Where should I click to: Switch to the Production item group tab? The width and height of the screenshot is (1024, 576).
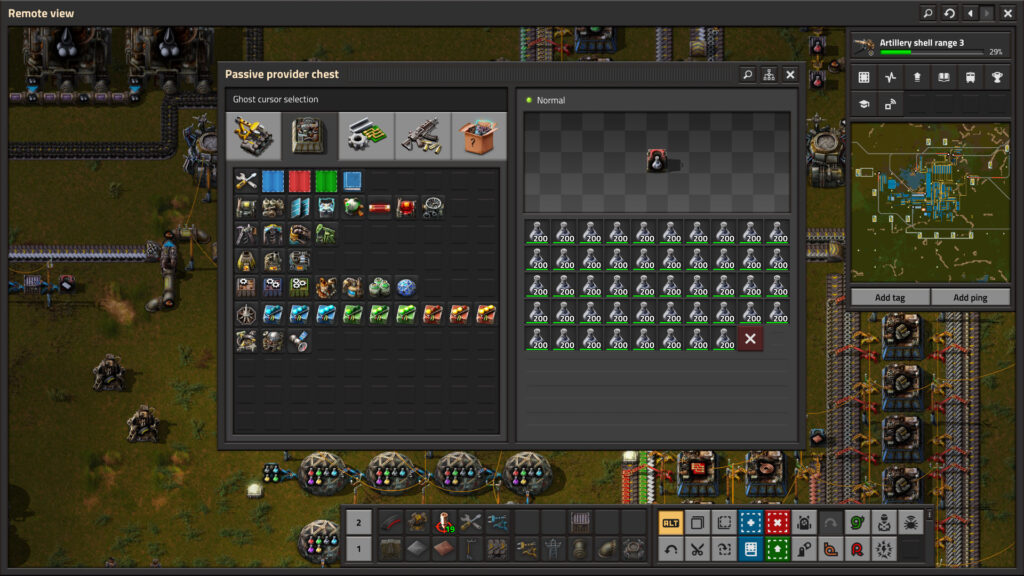(310, 136)
